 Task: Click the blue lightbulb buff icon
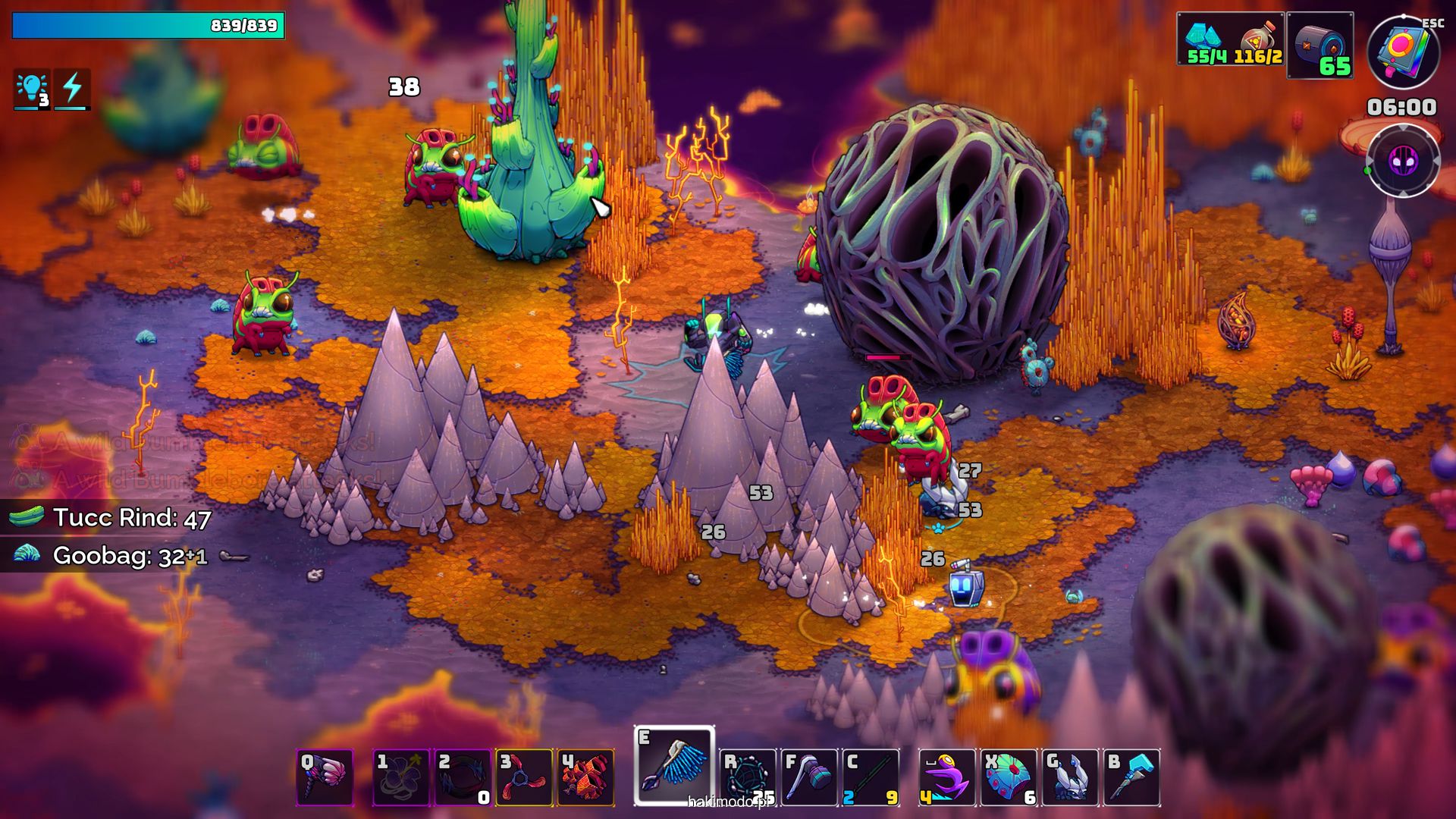(x=32, y=89)
